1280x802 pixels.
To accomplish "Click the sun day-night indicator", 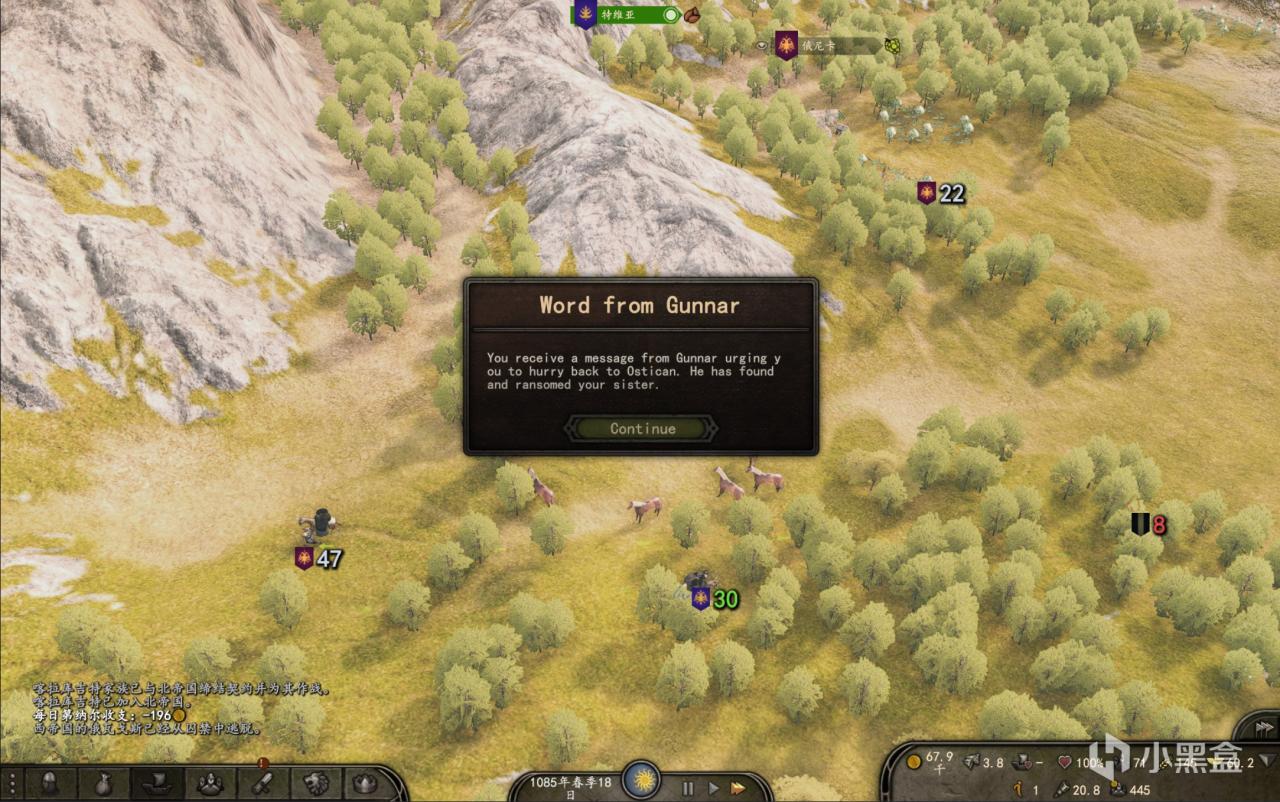I will tap(640, 780).
